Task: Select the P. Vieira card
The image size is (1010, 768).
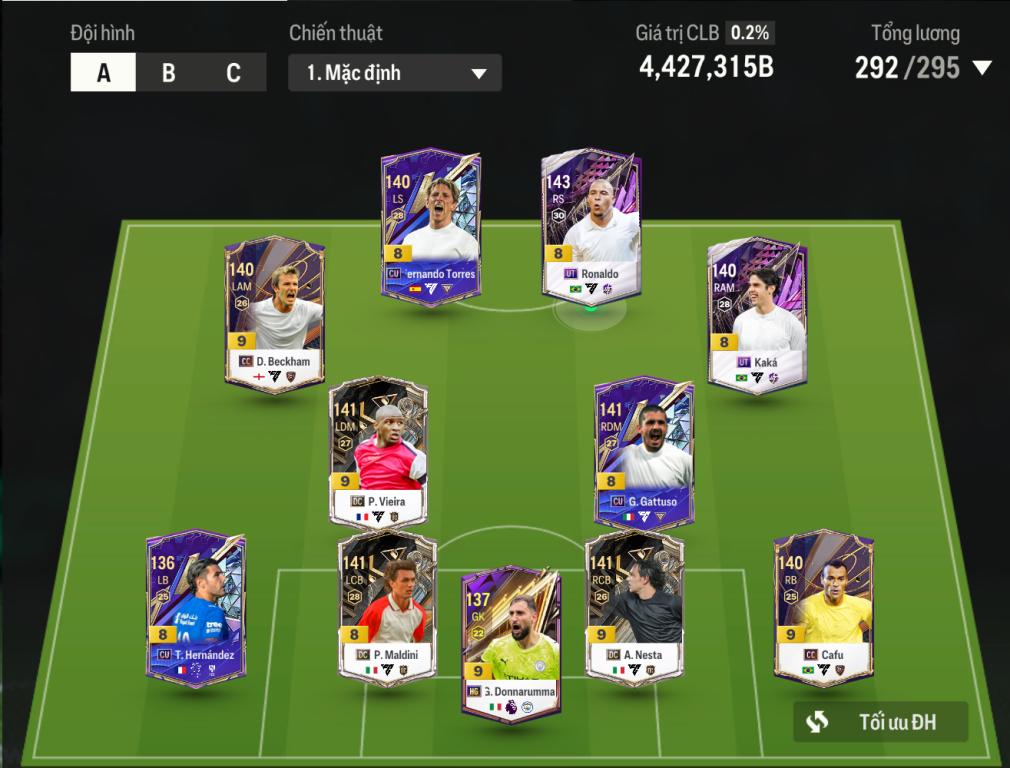Action: click(378, 453)
